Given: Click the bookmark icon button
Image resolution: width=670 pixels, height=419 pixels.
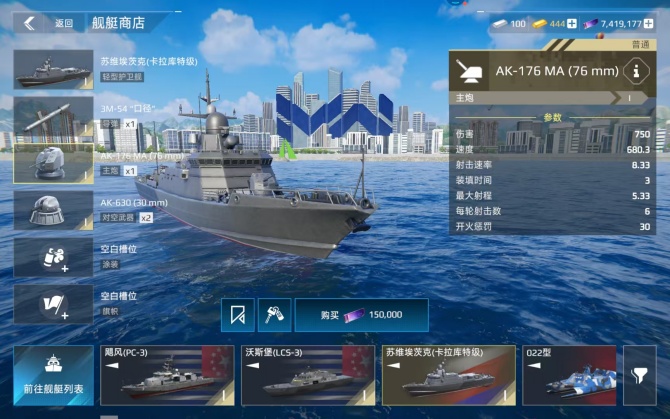Looking at the screenshot, I should click(237, 315).
